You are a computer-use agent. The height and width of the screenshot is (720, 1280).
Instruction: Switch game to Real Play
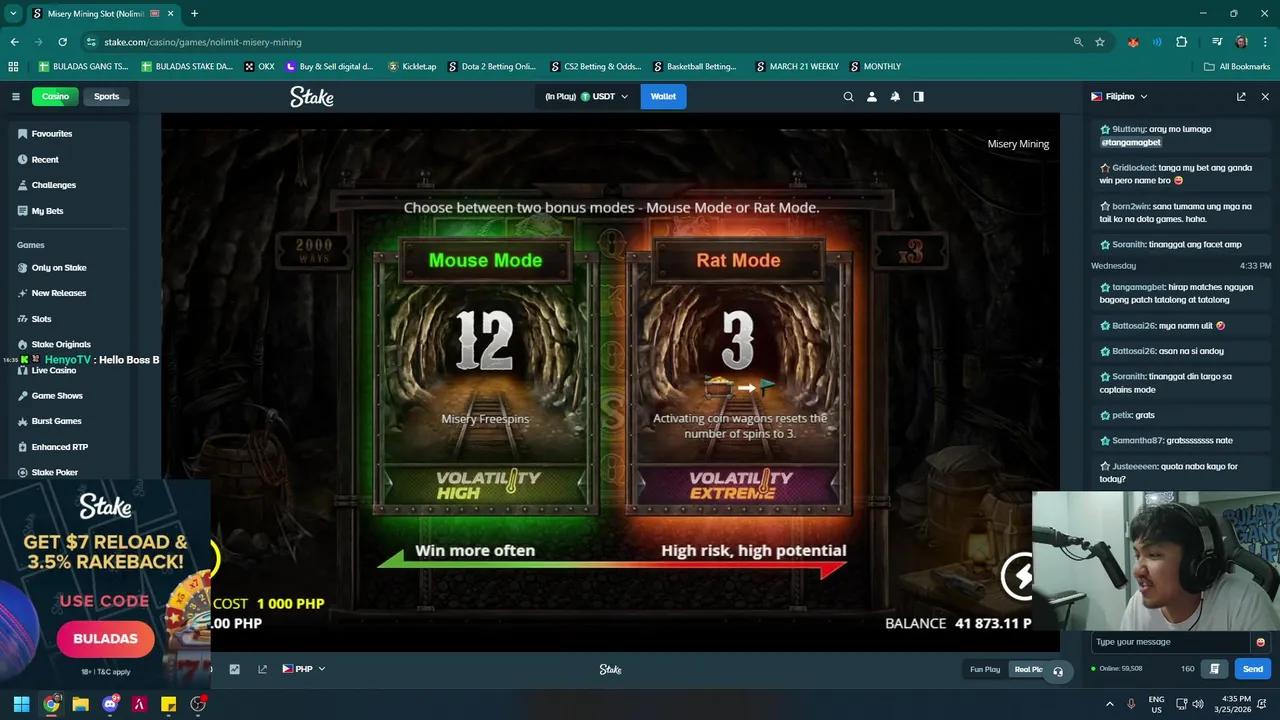(1028, 669)
